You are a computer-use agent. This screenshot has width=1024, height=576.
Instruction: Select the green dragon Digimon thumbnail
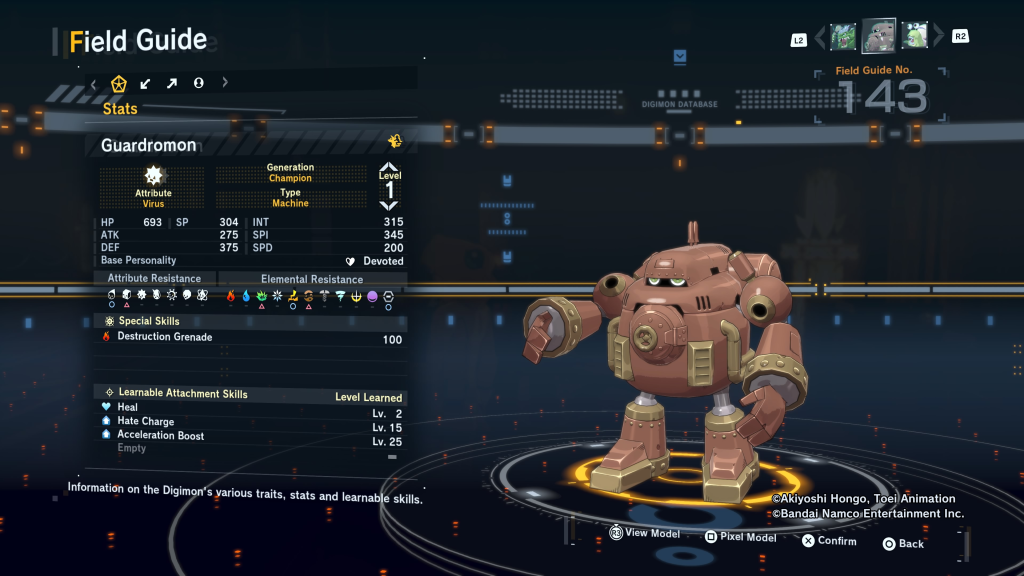(x=843, y=37)
